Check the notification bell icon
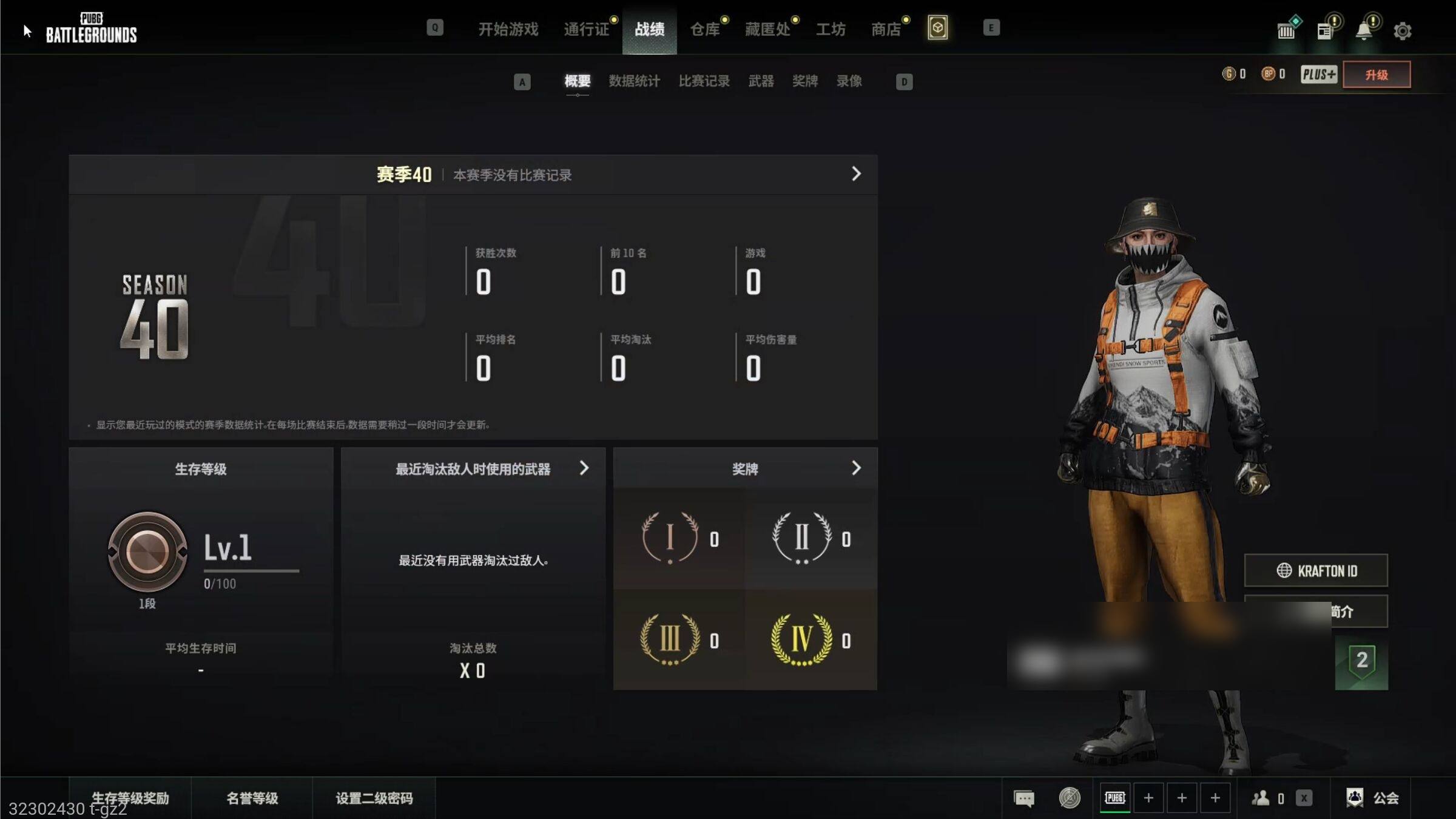This screenshot has height=819, width=1456. (1363, 31)
